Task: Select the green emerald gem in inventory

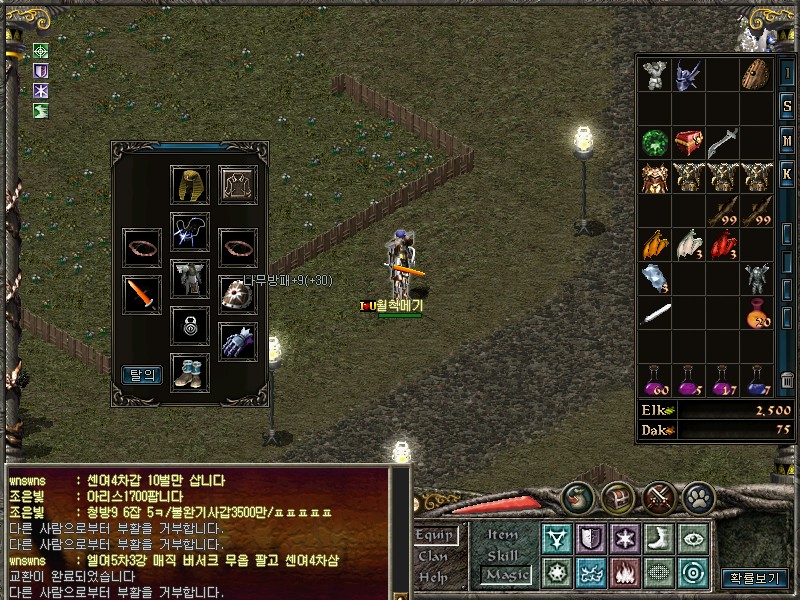Action: pyautogui.click(x=655, y=141)
